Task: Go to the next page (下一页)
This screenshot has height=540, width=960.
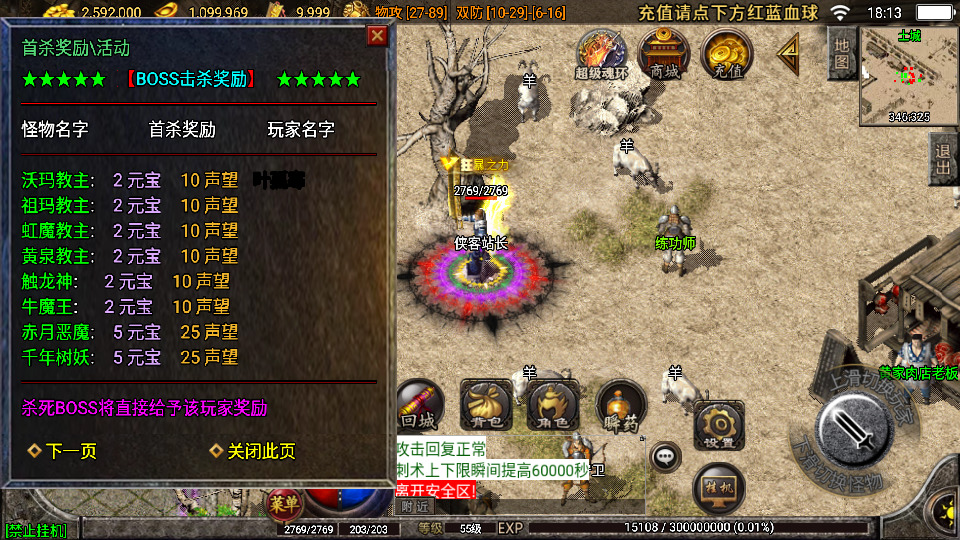Action: 63,451
